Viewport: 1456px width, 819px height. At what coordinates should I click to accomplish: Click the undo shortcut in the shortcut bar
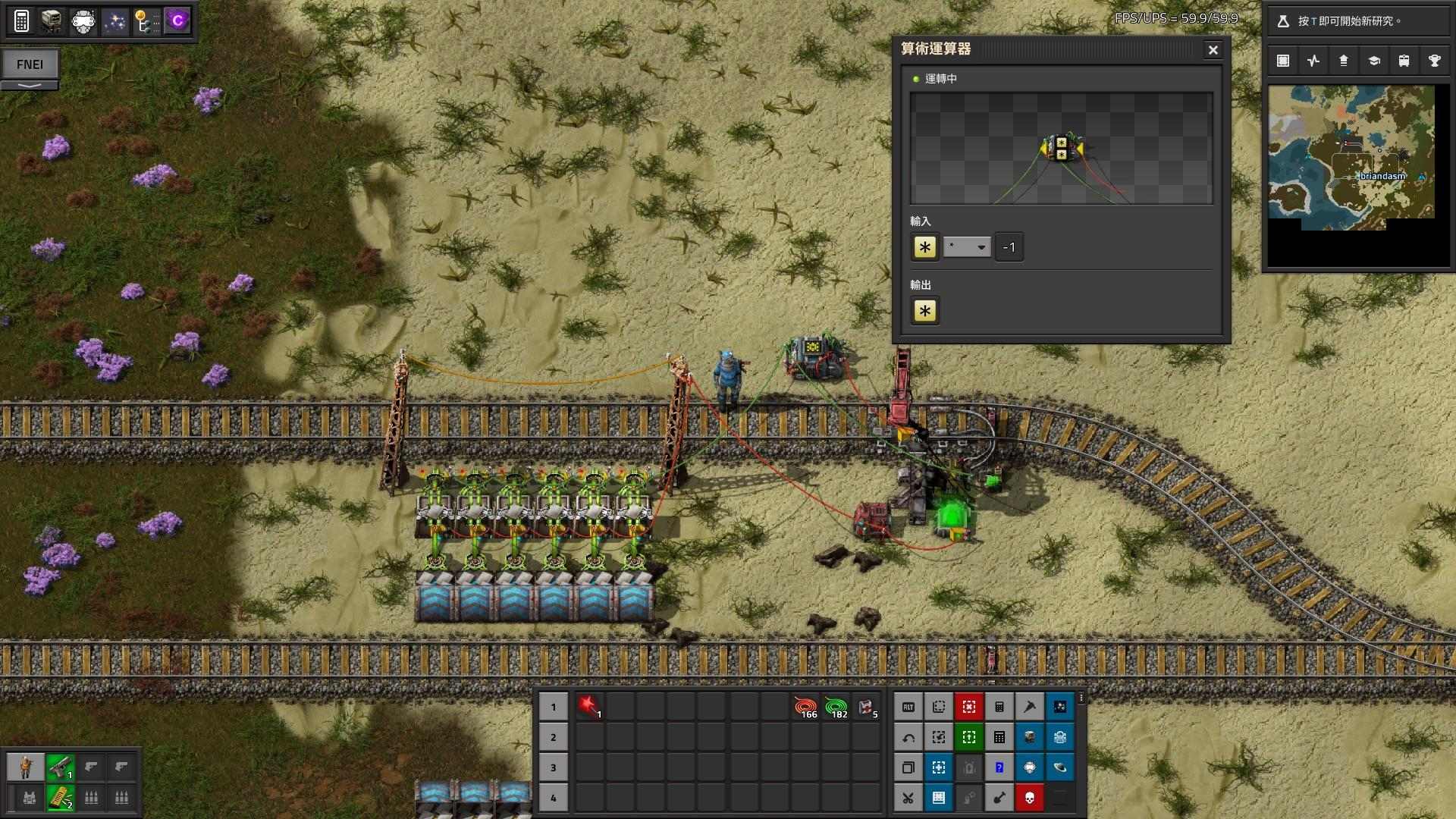click(908, 736)
